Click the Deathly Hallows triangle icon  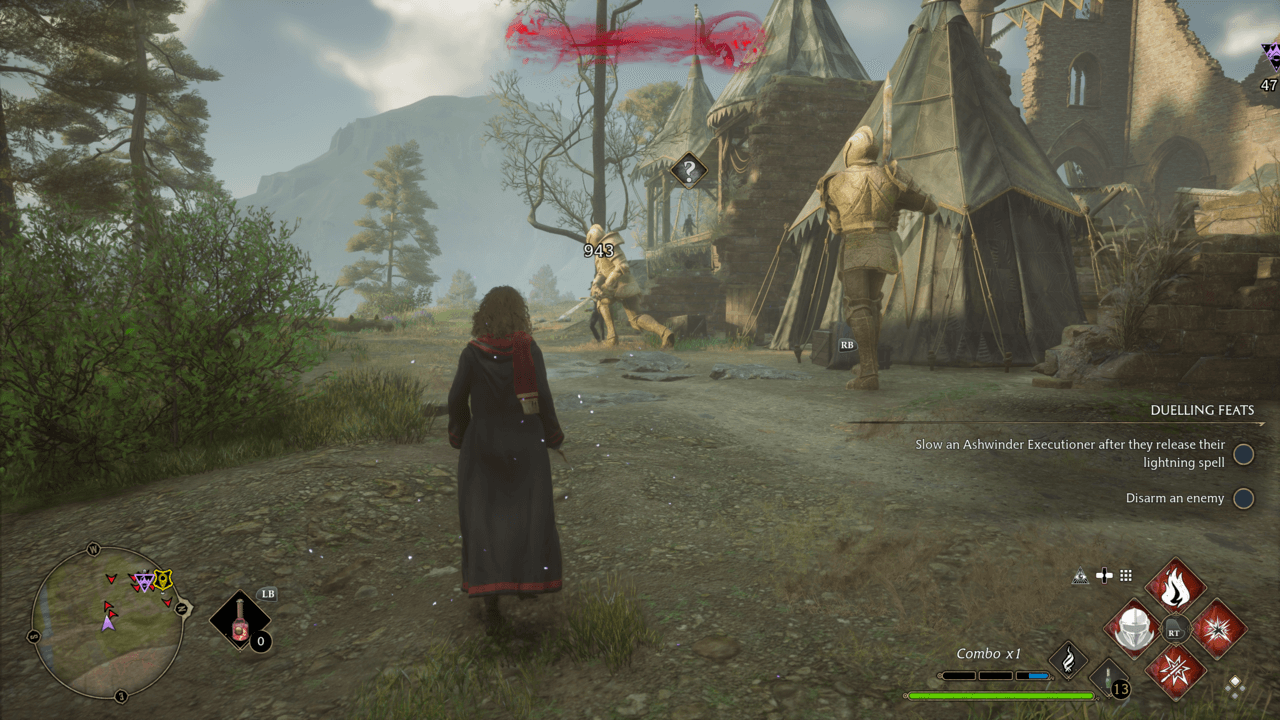pos(1080,575)
